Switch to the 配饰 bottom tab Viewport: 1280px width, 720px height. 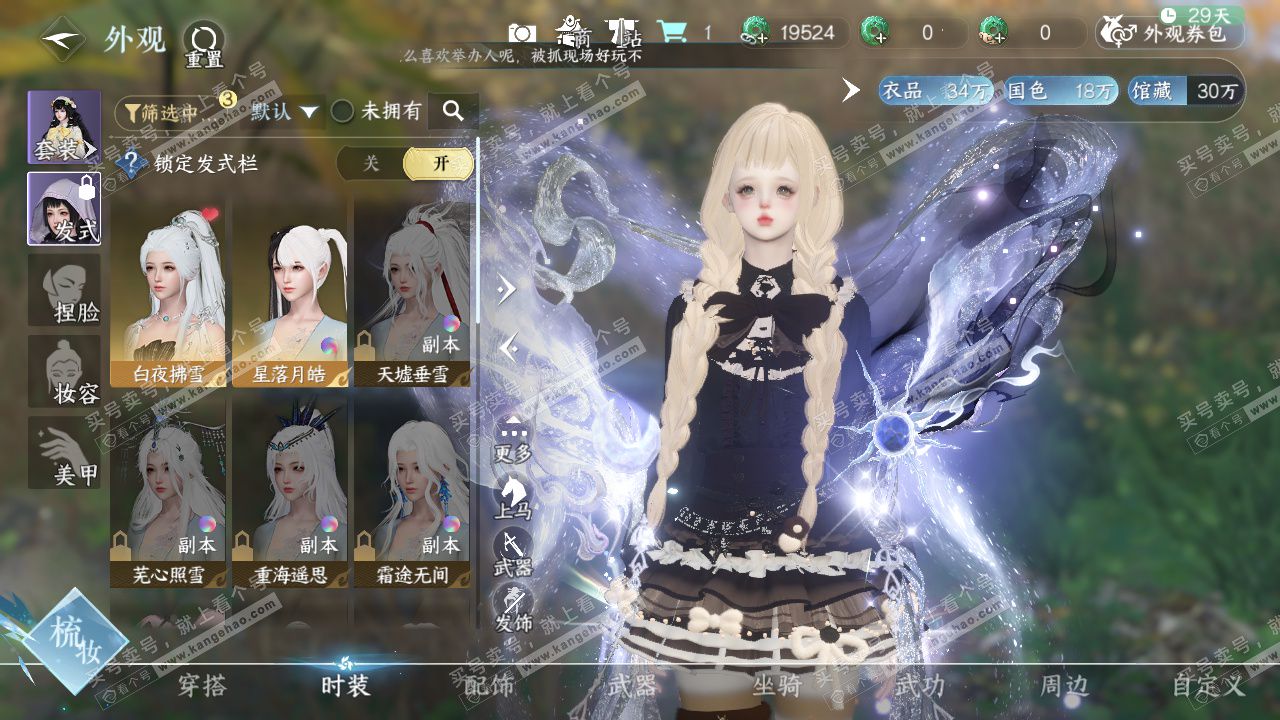pos(489,685)
